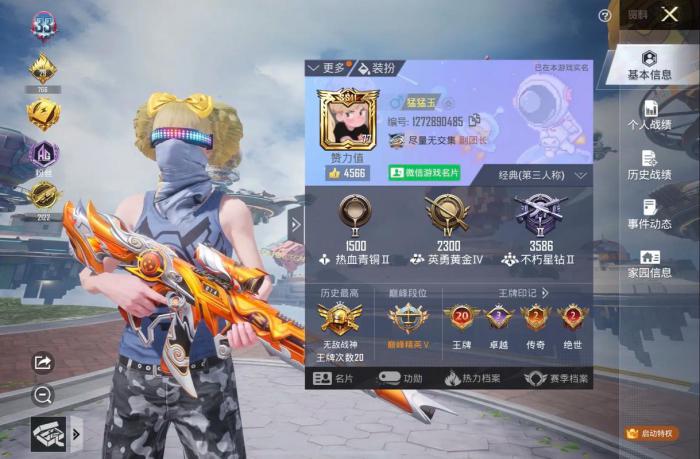Close the player profile screen
This screenshot has height=459, width=700.
click(x=670, y=14)
